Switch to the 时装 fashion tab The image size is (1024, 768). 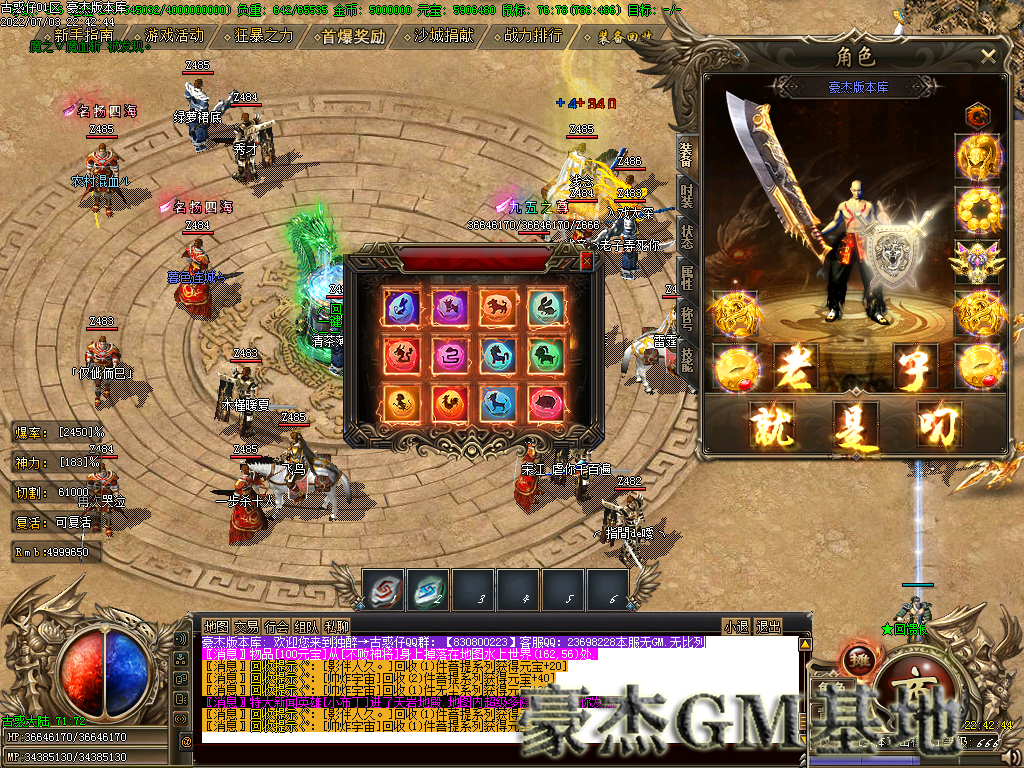pos(687,196)
